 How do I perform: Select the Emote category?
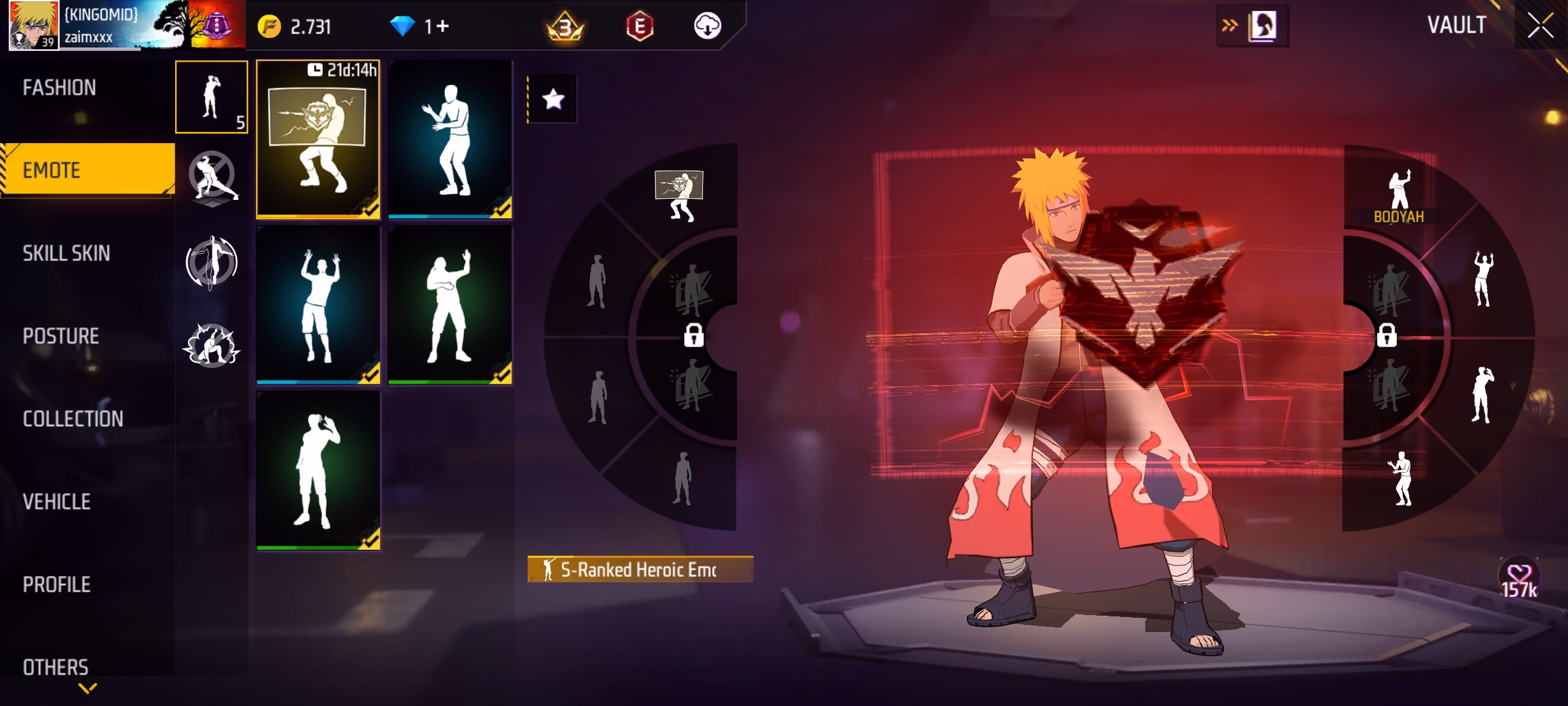[x=52, y=171]
